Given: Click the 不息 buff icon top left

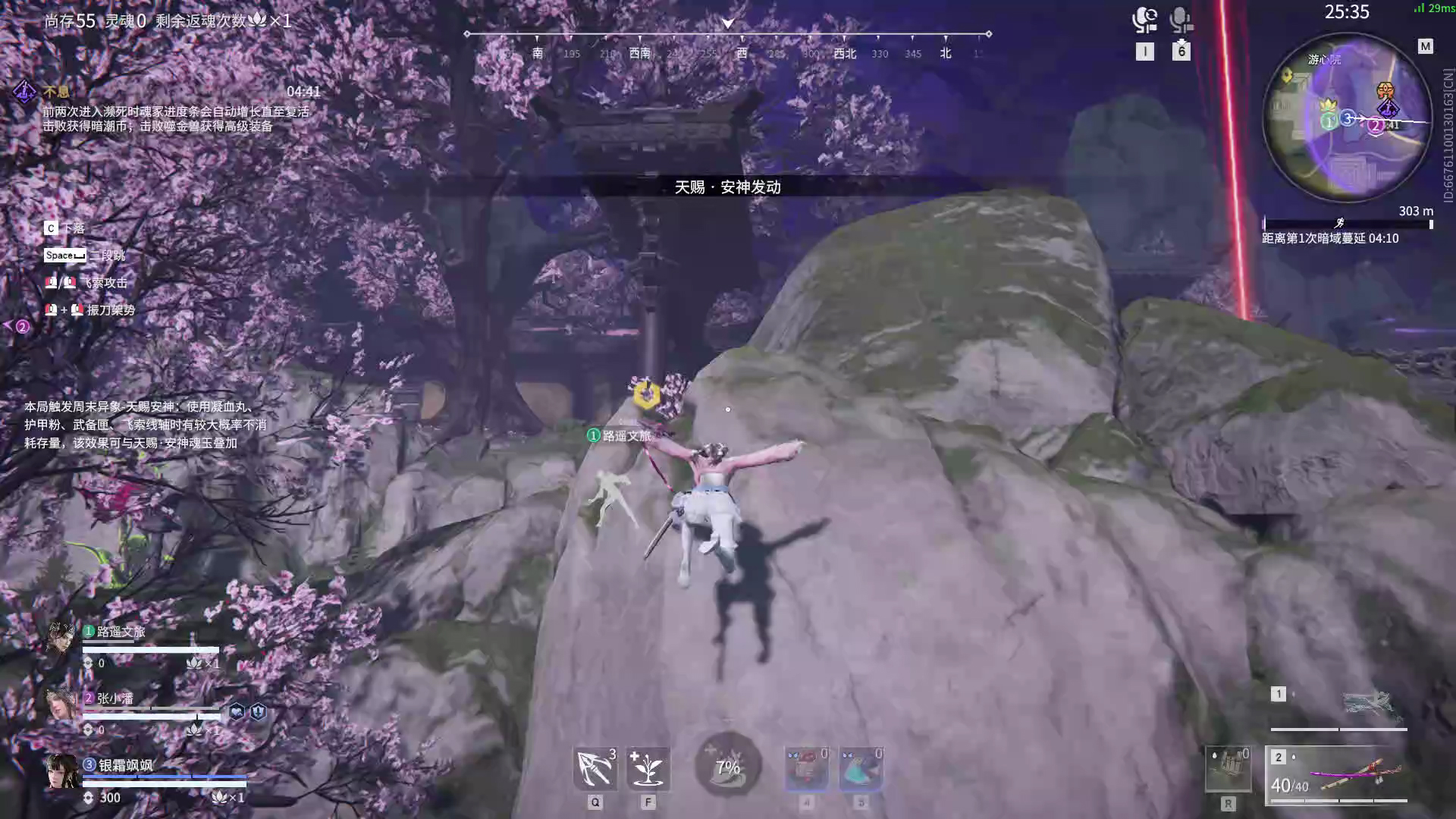Looking at the screenshot, I should click(x=25, y=92).
